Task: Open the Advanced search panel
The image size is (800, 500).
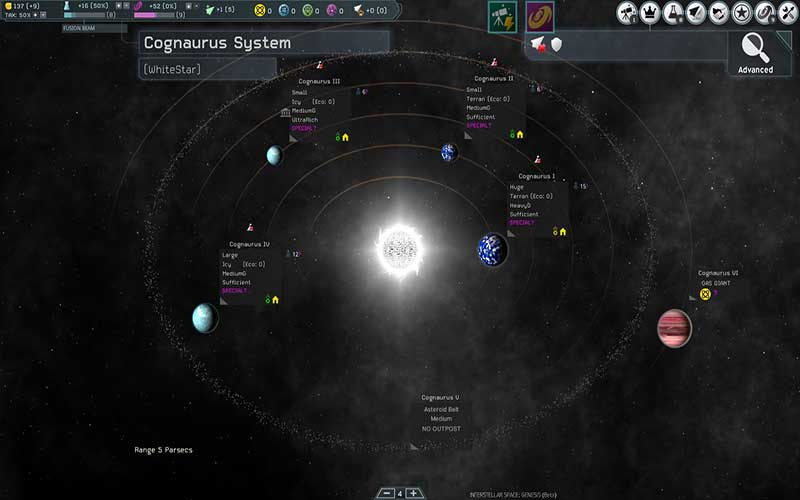Action: [755, 51]
